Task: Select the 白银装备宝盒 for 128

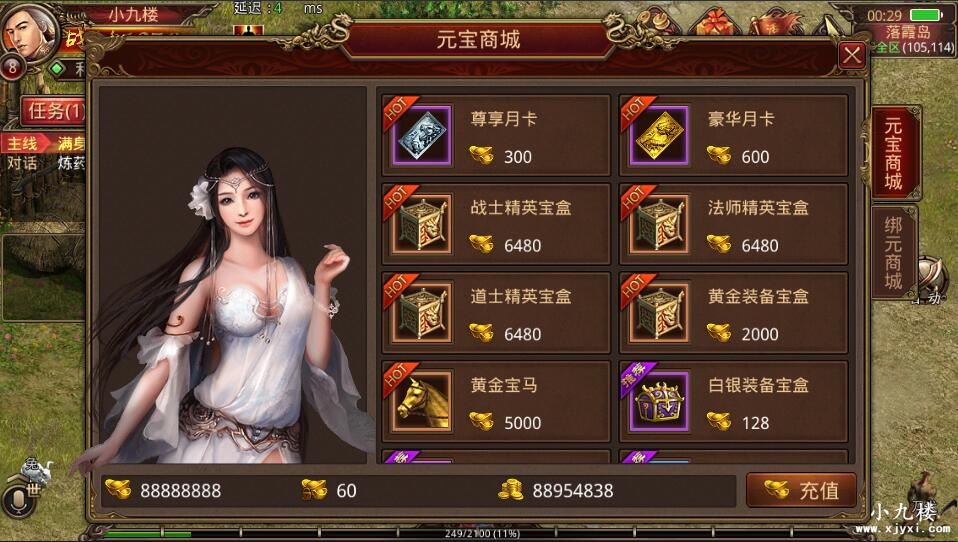Action: 733,400
